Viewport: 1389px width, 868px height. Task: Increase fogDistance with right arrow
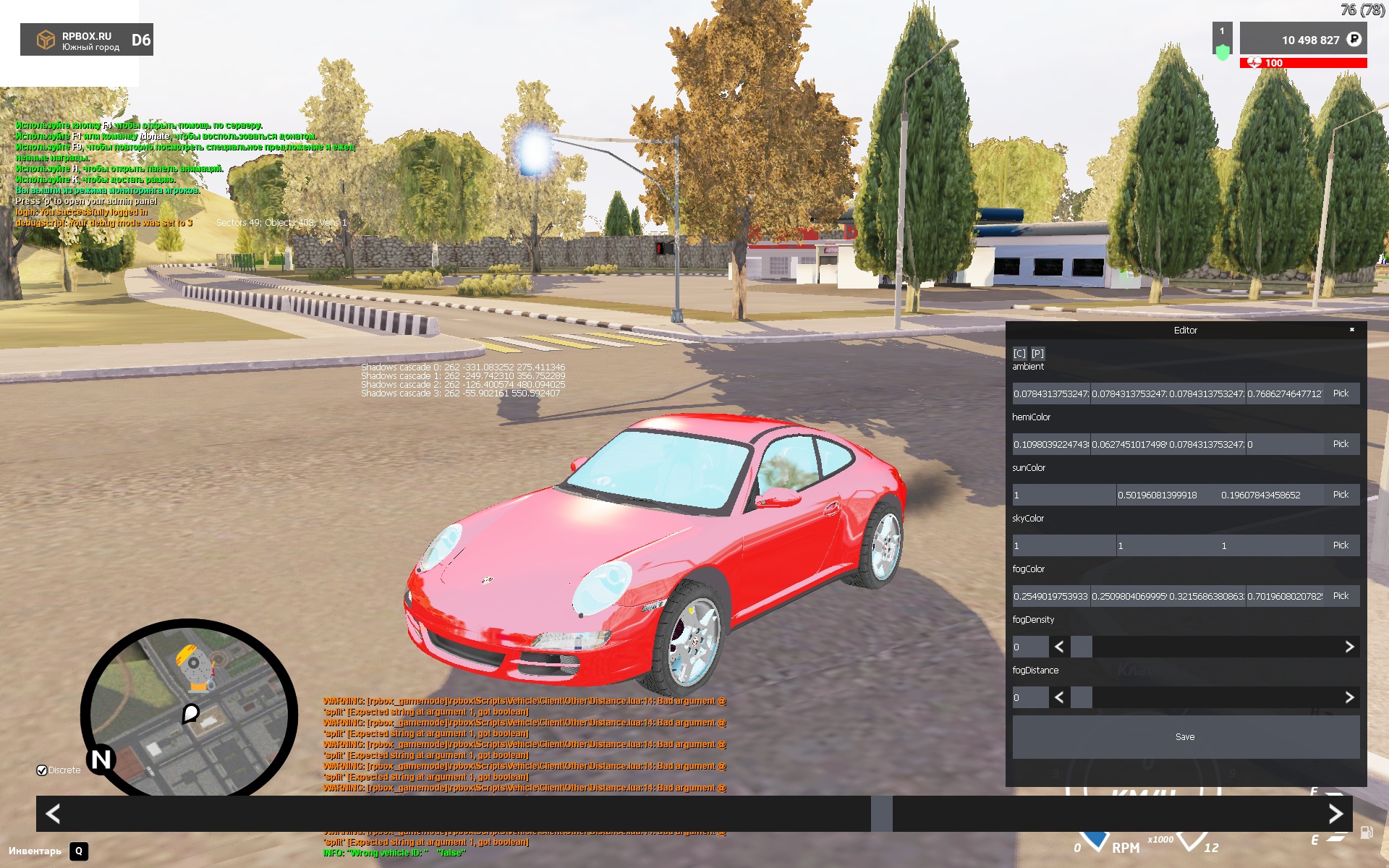(x=1349, y=697)
